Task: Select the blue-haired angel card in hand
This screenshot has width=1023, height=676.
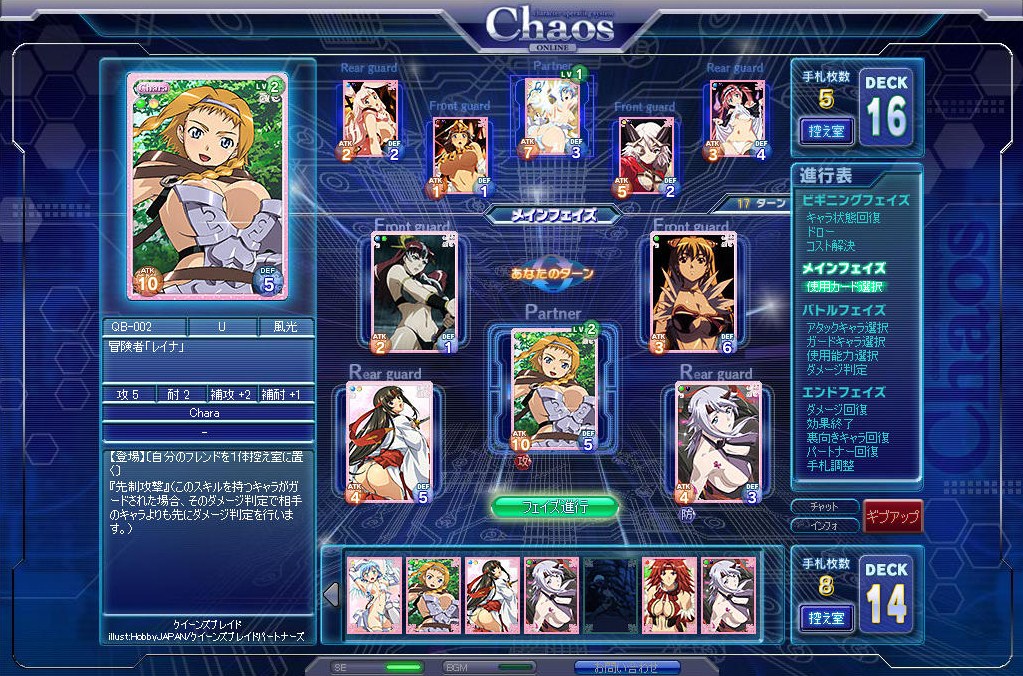Action: 374,596
